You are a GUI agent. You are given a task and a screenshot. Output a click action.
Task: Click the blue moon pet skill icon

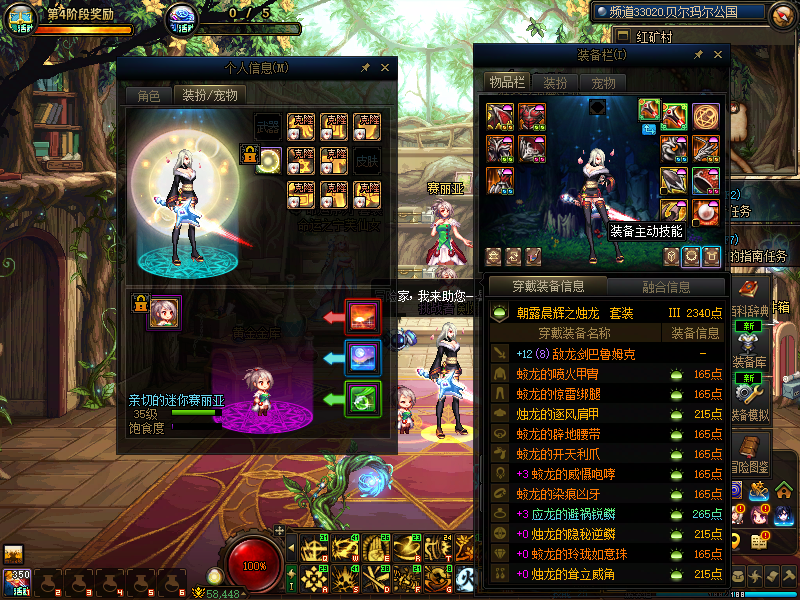(362, 358)
